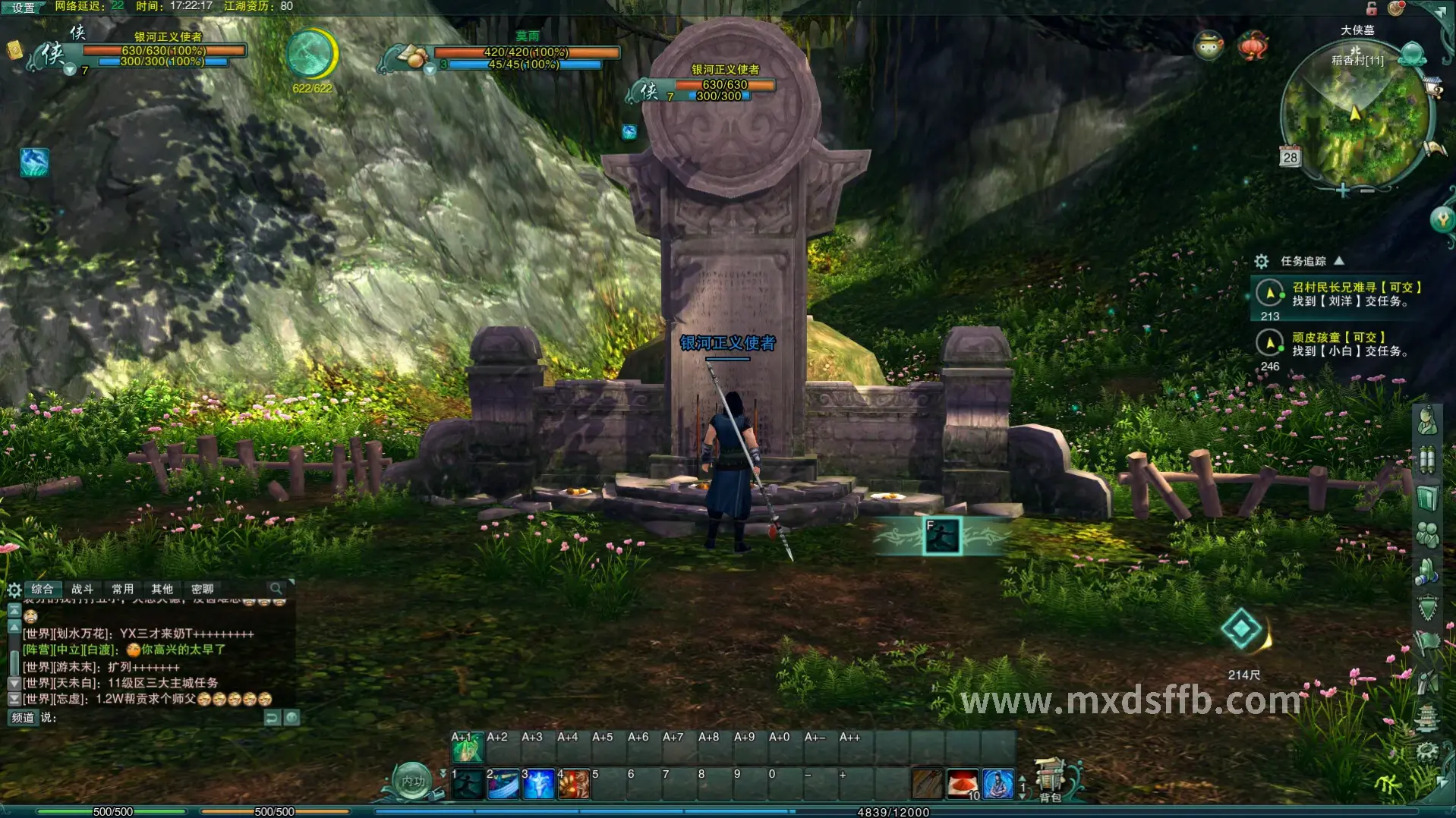Open the chat emoji picker
This screenshot has height=818, width=1456.
click(x=292, y=717)
